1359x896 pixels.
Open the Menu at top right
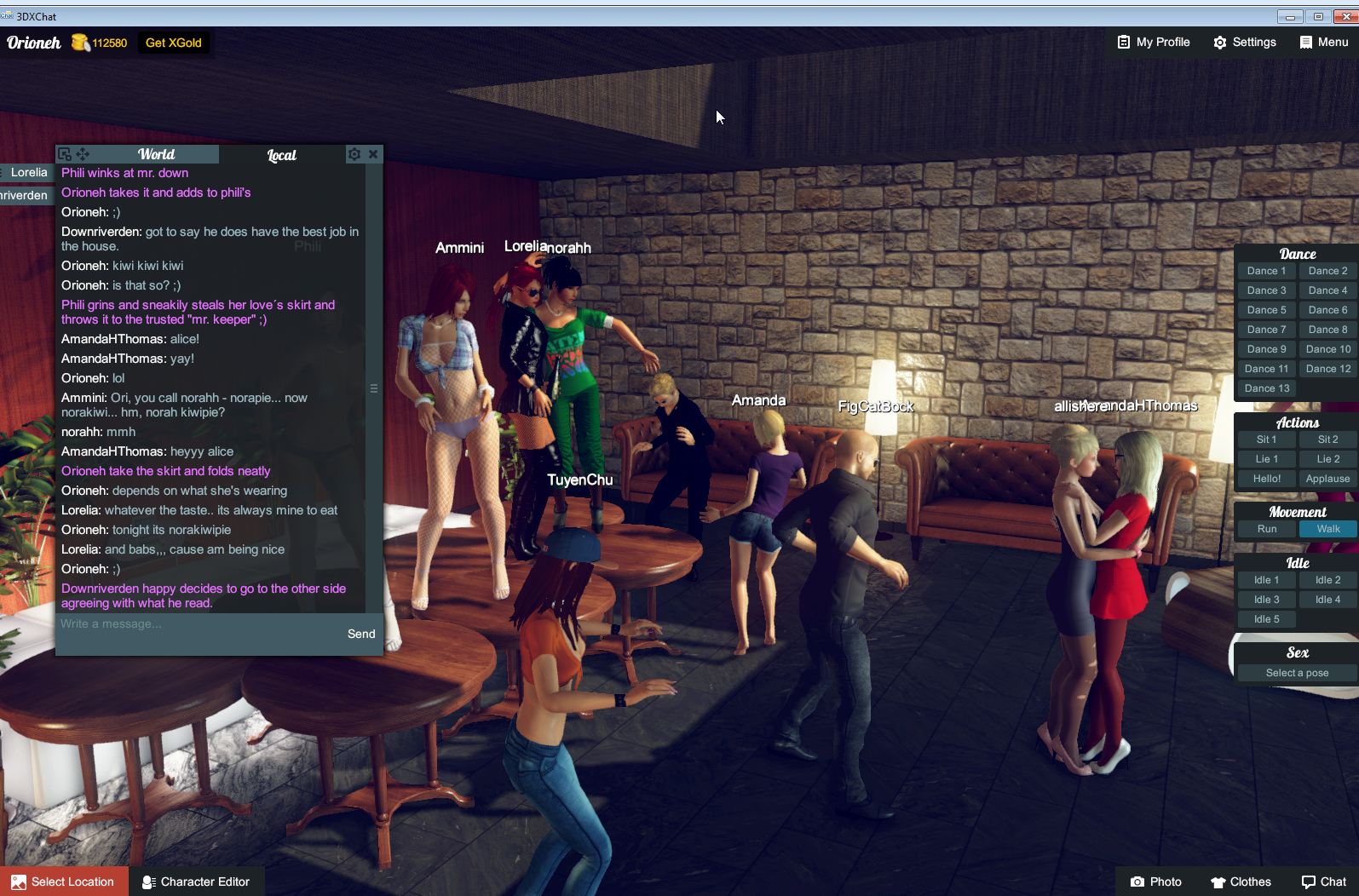coord(1322,42)
